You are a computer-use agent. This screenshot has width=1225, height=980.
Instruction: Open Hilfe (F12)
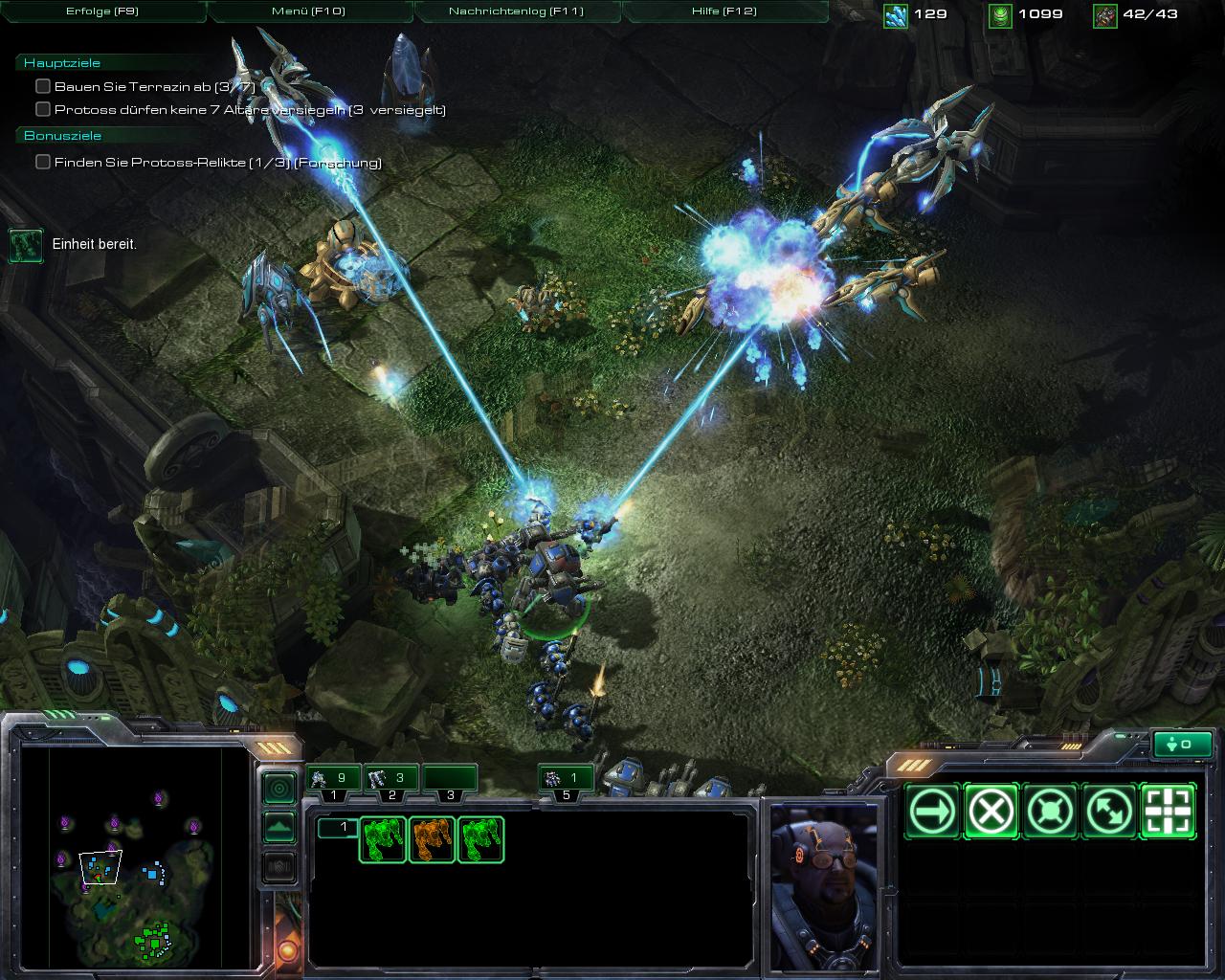(x=723, y=11)
